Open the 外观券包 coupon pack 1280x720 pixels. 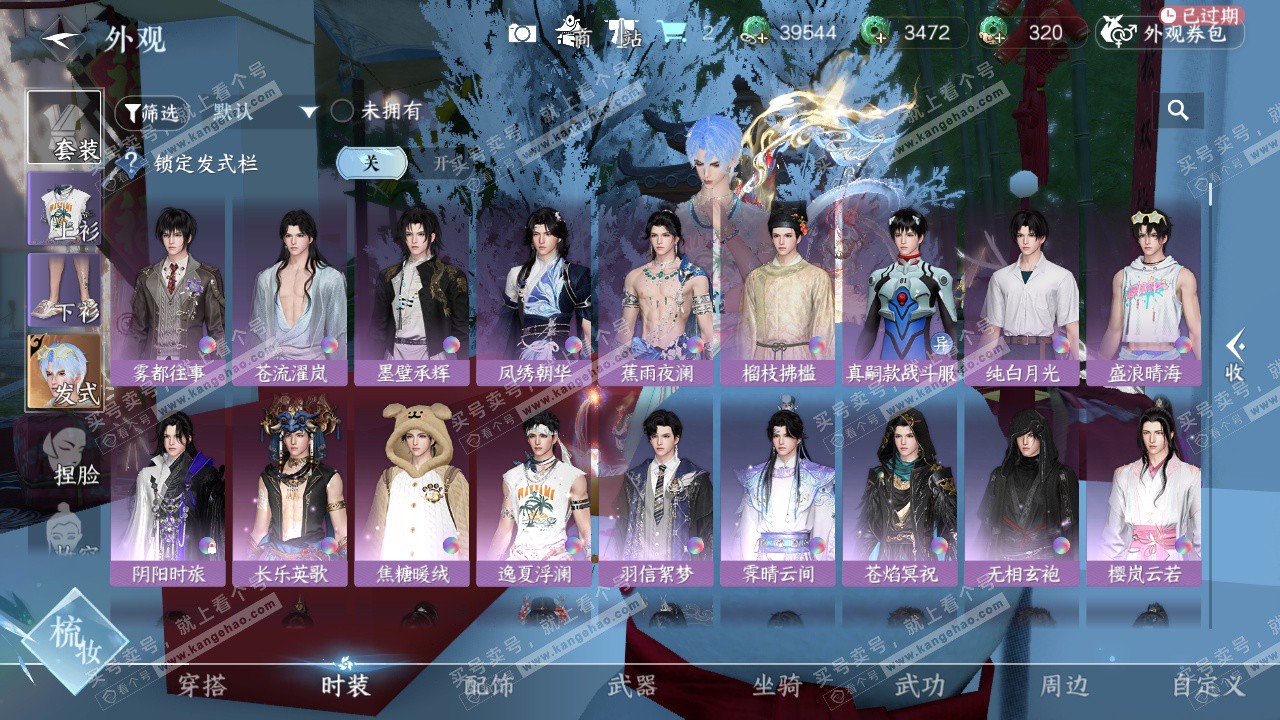point(1170,33)
